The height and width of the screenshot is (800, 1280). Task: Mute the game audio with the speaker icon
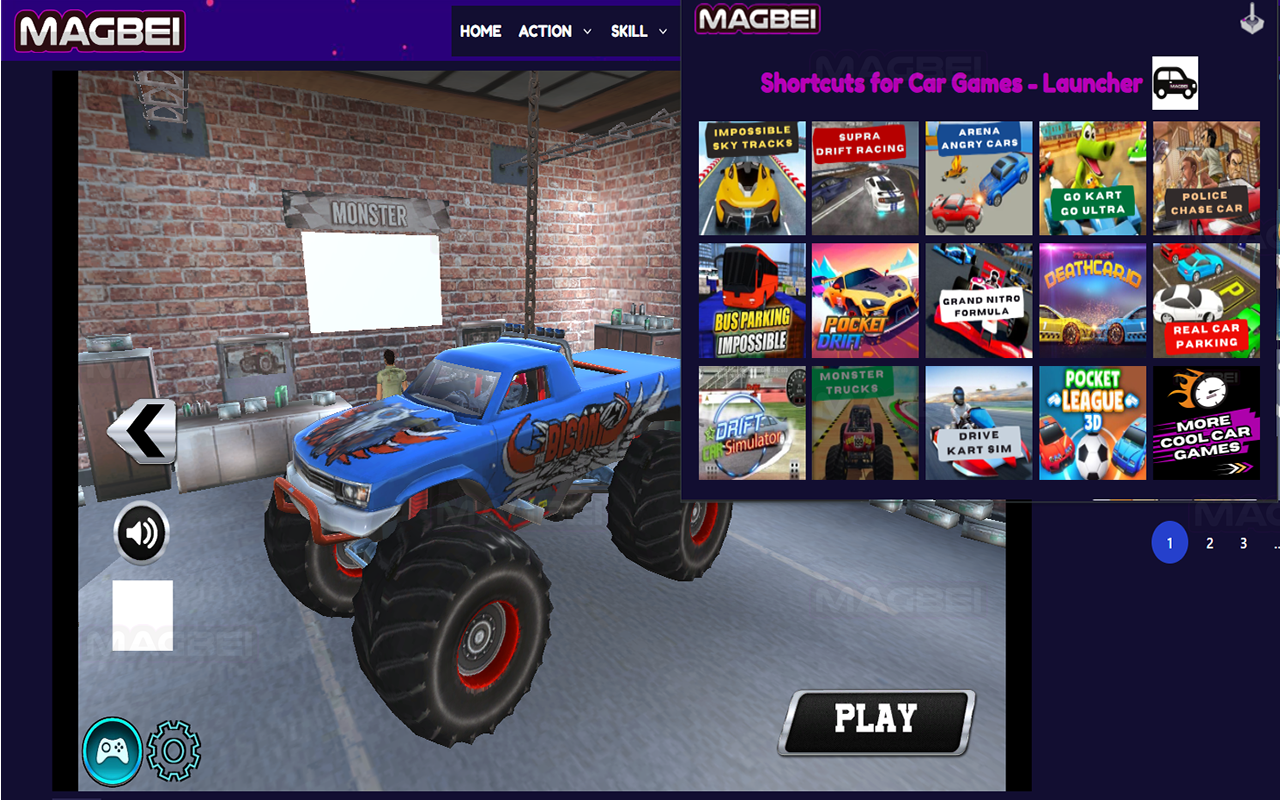(x=141, y=531)
